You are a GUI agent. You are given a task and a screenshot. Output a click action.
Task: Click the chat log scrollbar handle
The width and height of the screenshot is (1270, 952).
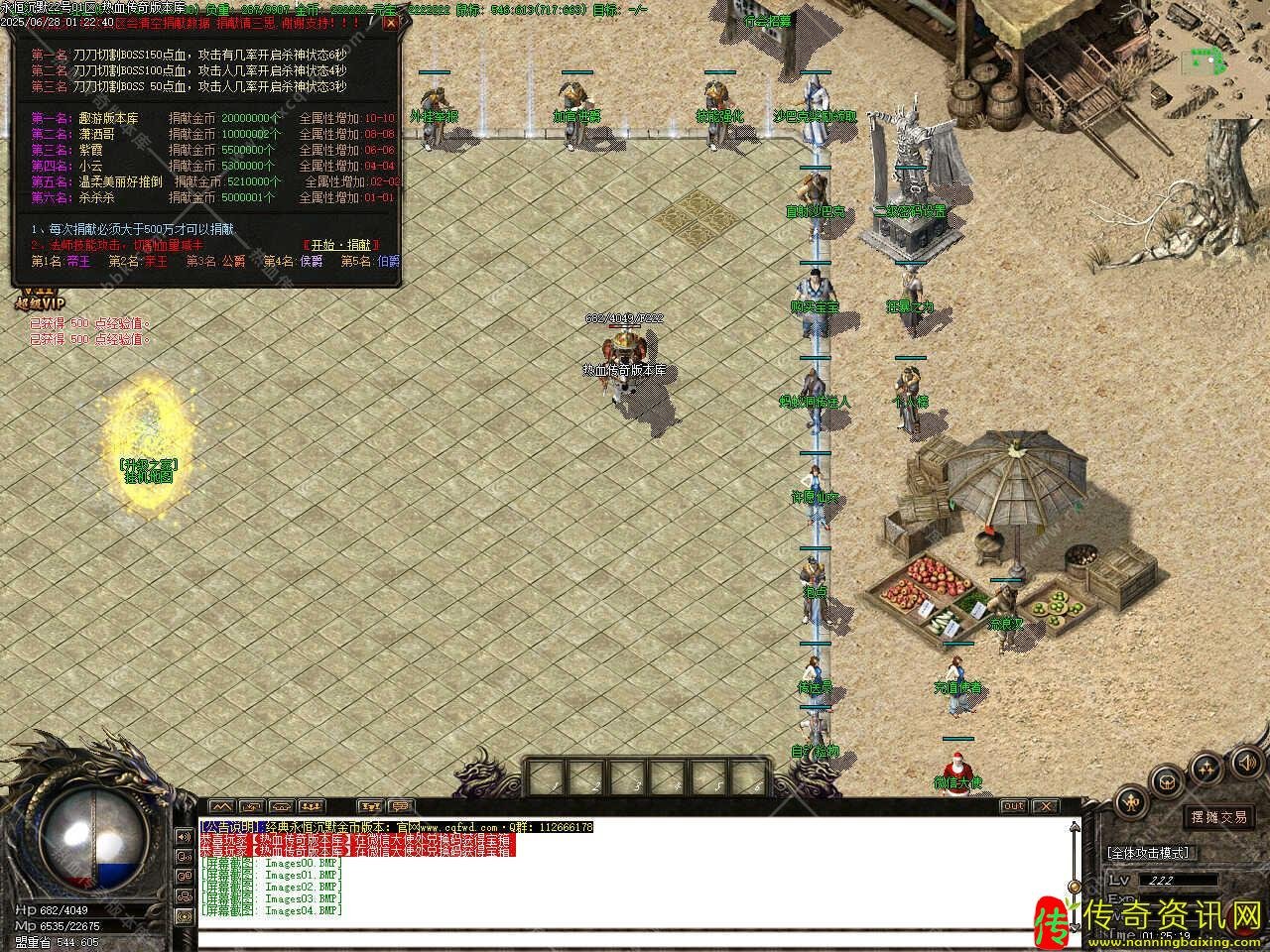1073,886
